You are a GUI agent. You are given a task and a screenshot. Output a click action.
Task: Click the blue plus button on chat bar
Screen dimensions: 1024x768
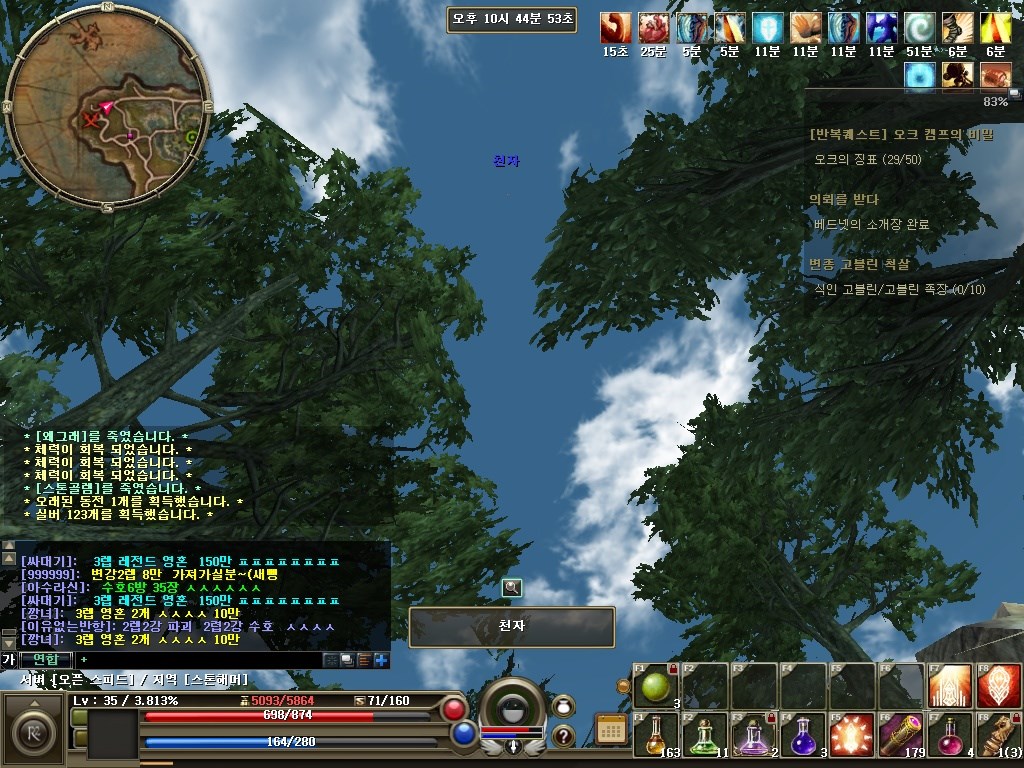[381, 660]
